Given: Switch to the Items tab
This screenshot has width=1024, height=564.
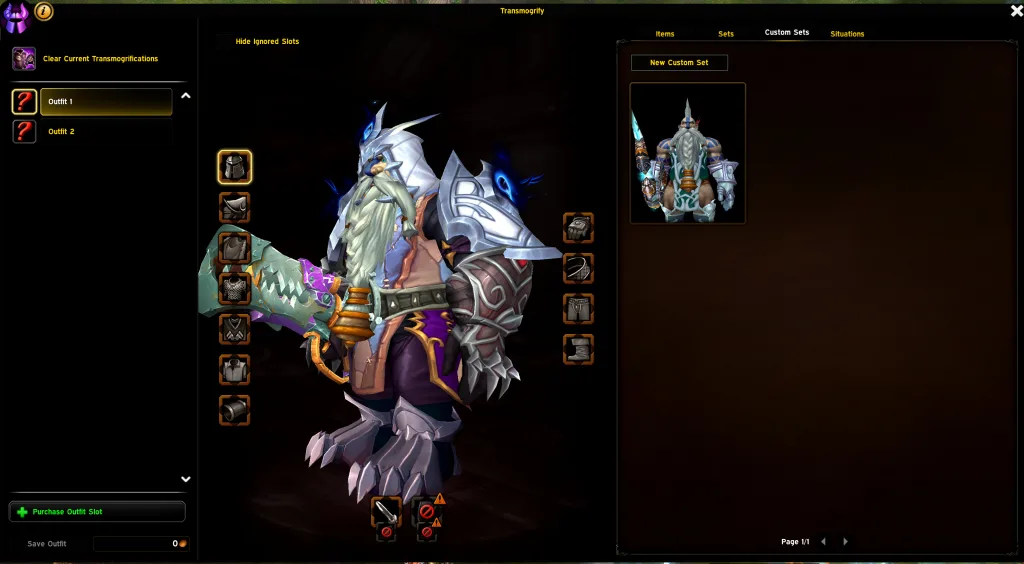Looking at the screenshot, I should 665,34.
